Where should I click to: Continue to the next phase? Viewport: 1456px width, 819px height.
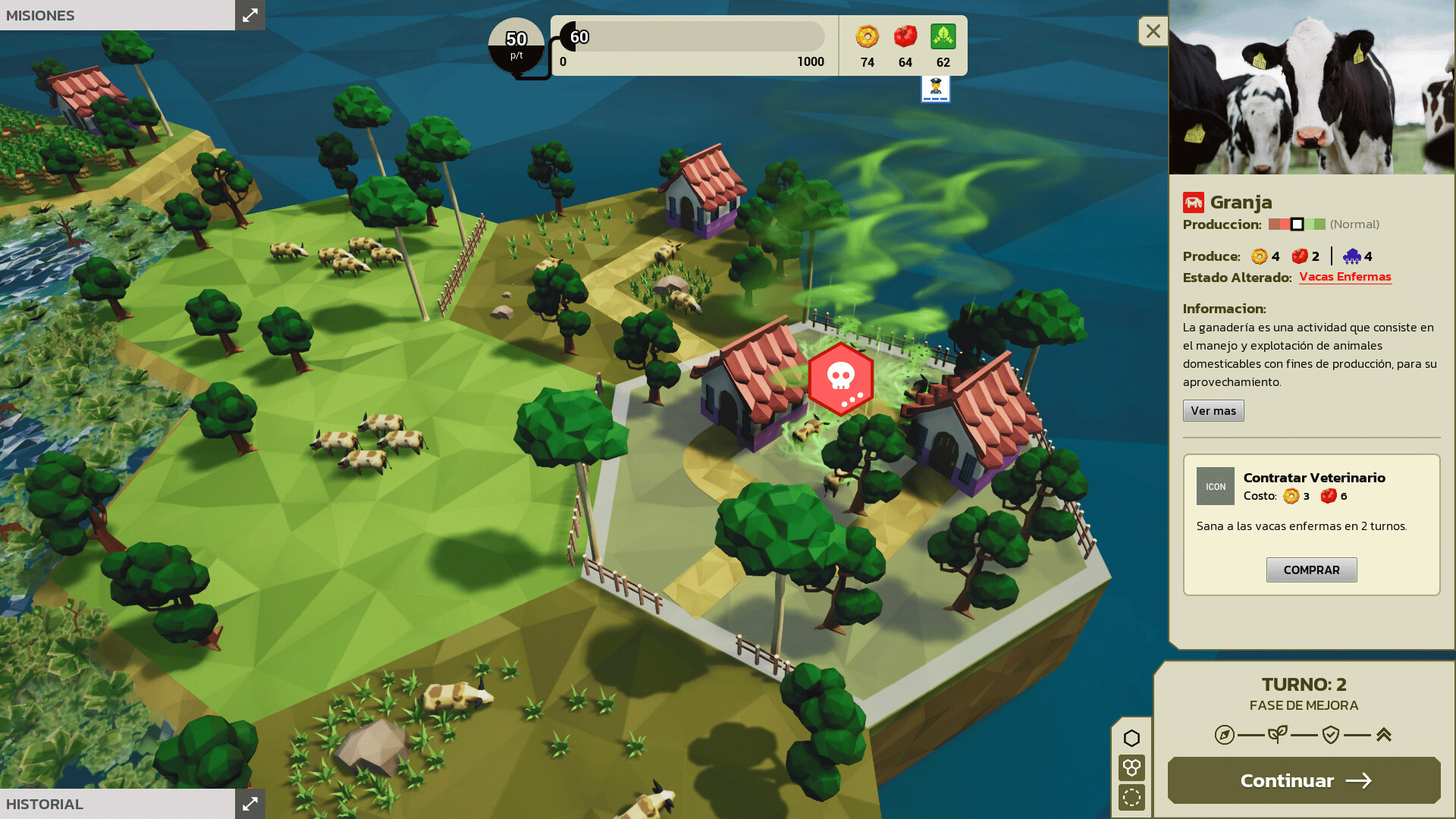[x=1304, y=780]
